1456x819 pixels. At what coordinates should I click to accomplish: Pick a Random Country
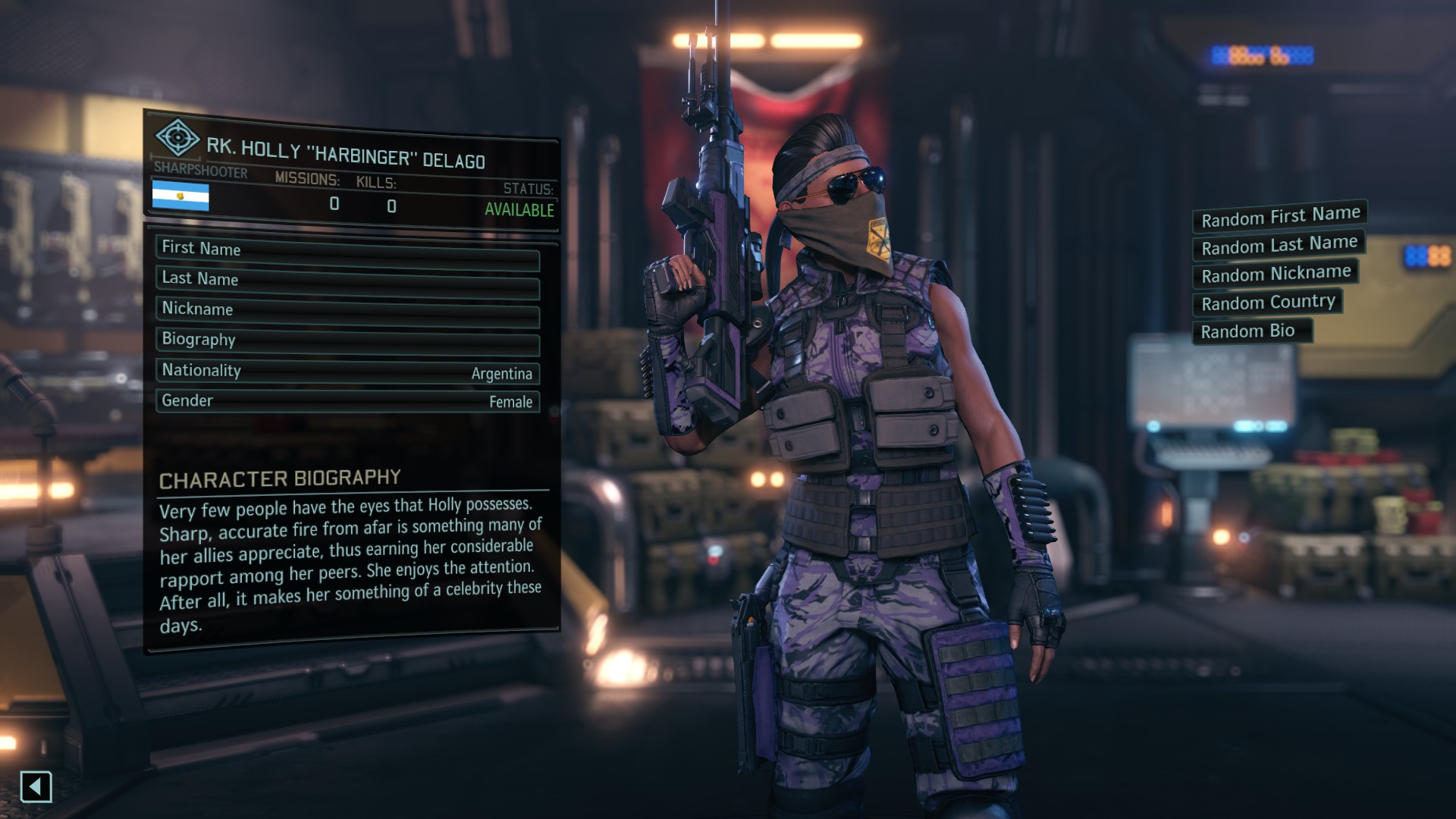pos(1267,303)
